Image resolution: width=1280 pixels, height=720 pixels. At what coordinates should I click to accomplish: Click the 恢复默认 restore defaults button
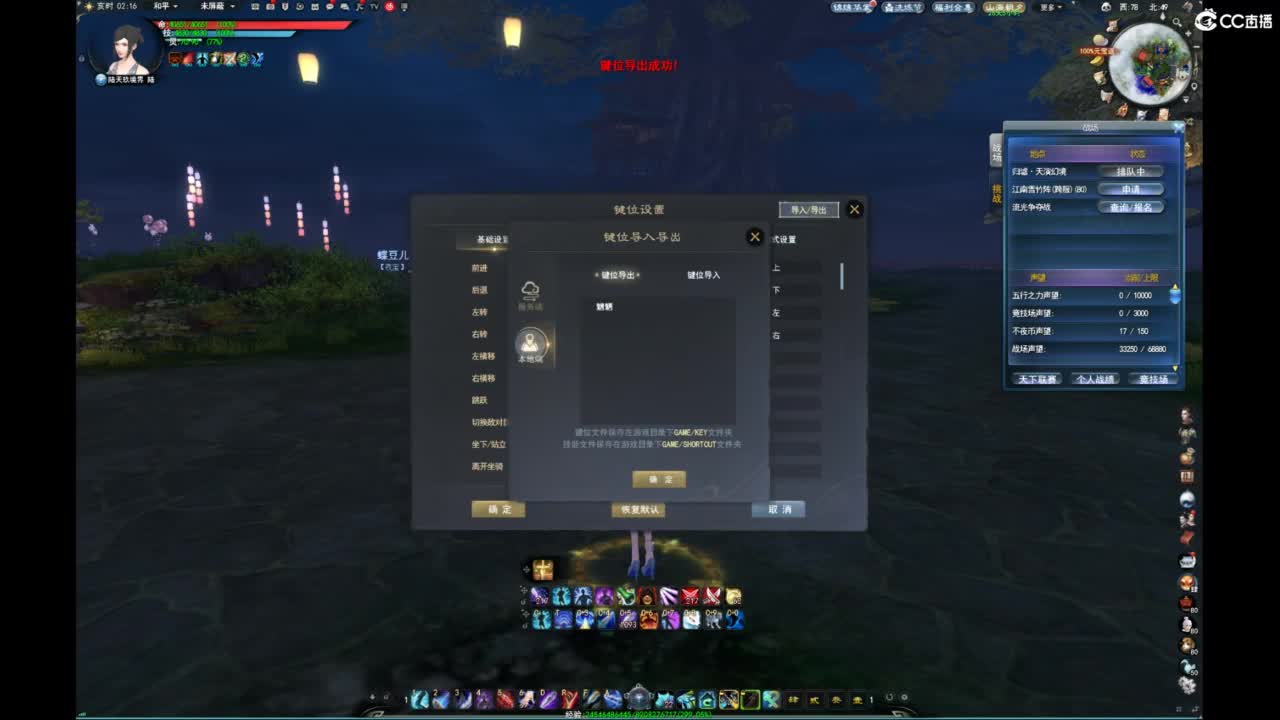(x=637, y=510)
